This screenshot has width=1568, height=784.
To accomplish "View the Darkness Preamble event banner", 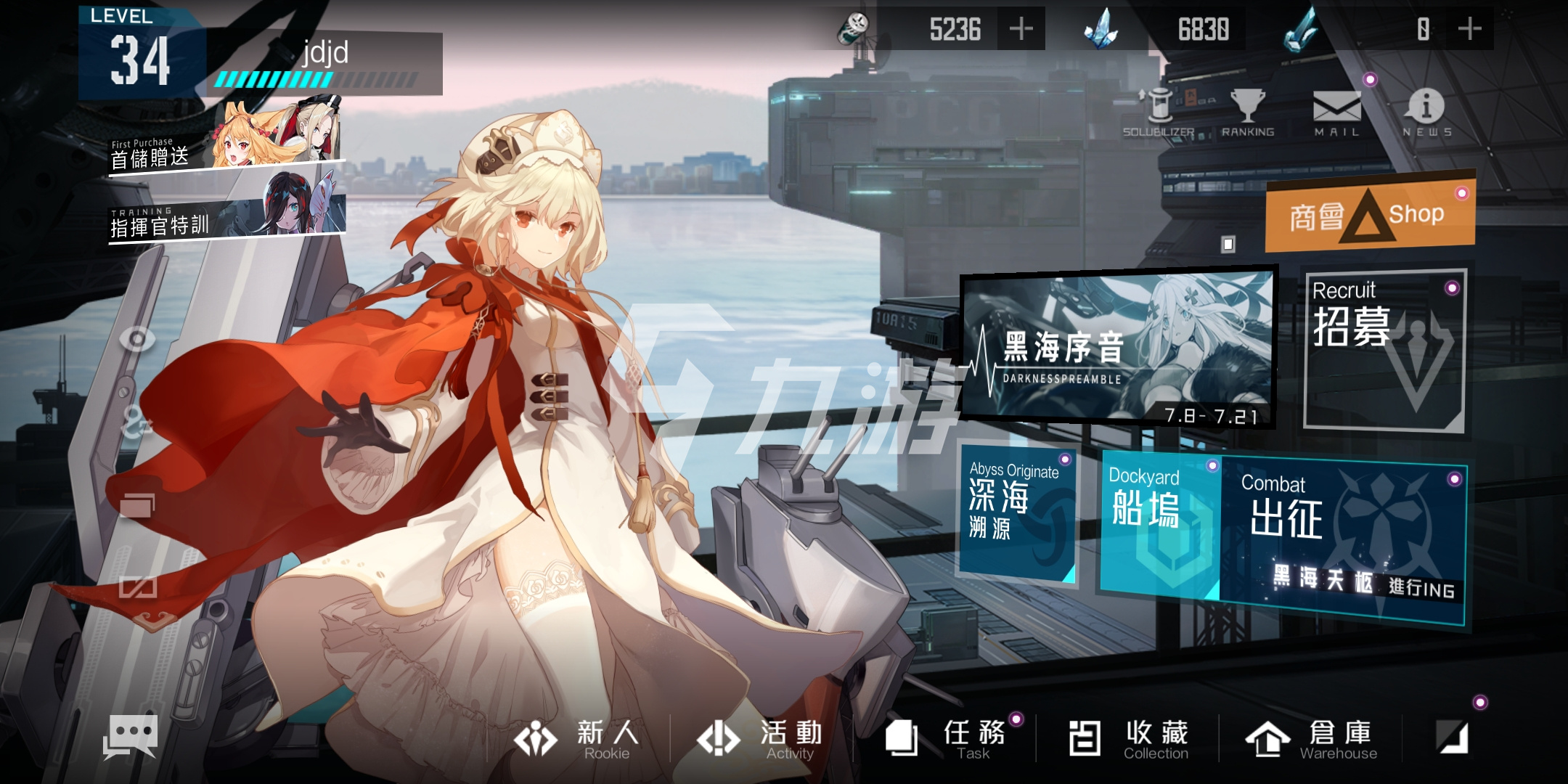I will (x=1118, y=348).
